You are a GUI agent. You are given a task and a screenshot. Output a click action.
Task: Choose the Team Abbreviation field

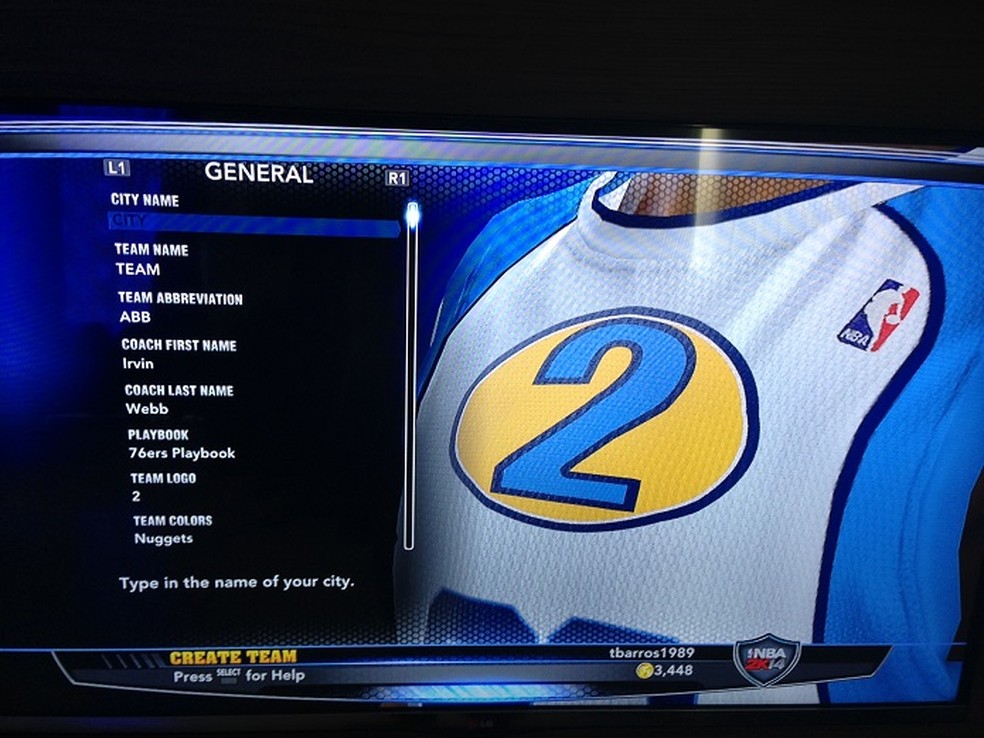[135, 317]
